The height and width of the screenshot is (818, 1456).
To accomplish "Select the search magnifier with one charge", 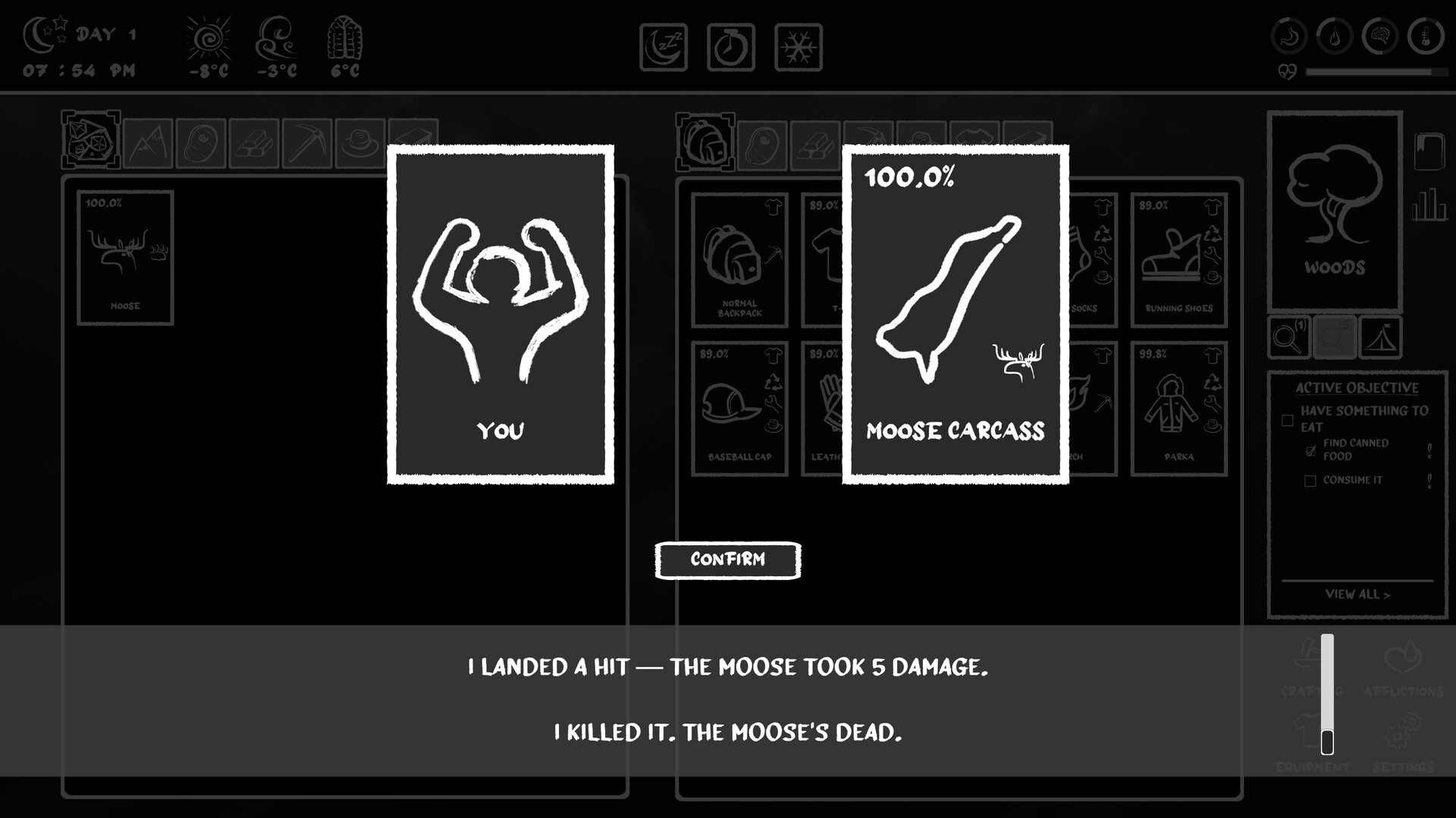I will coord(1289,337).
